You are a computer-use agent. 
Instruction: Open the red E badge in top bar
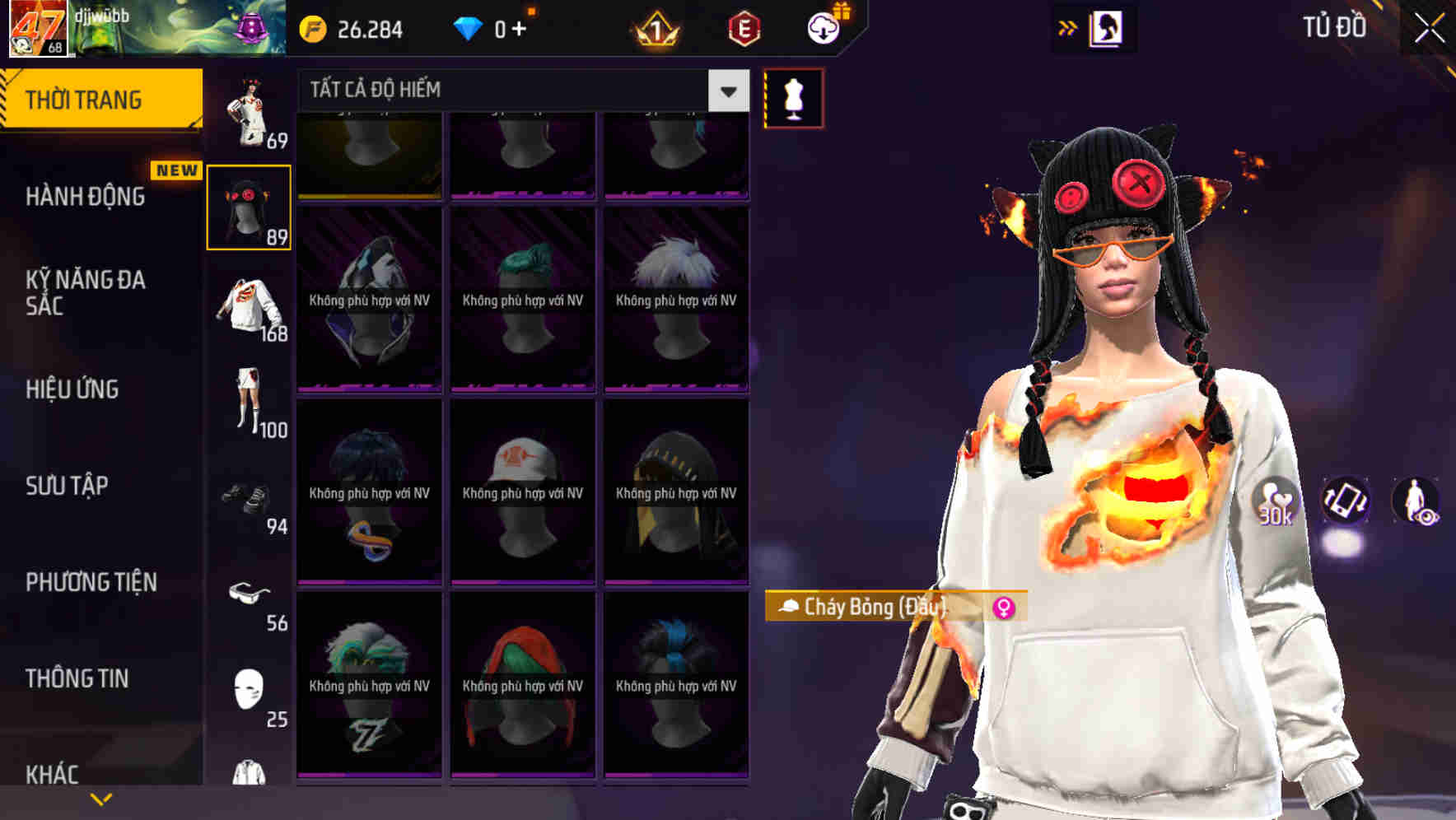click(x=744, y=29)
